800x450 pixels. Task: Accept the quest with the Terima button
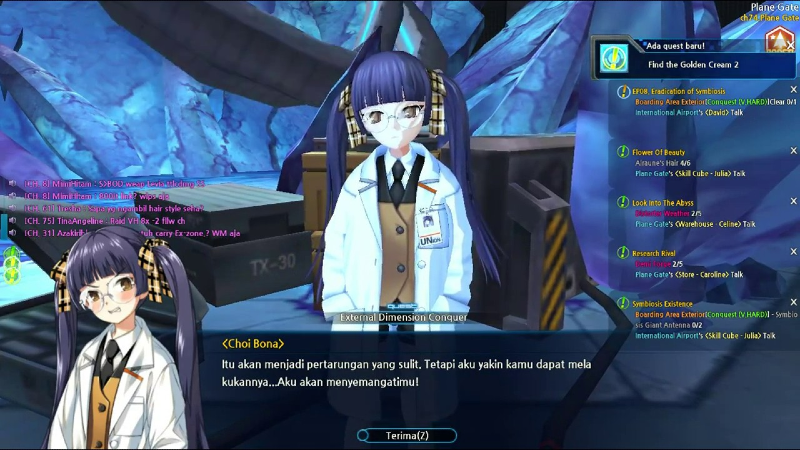coord(406,436)
